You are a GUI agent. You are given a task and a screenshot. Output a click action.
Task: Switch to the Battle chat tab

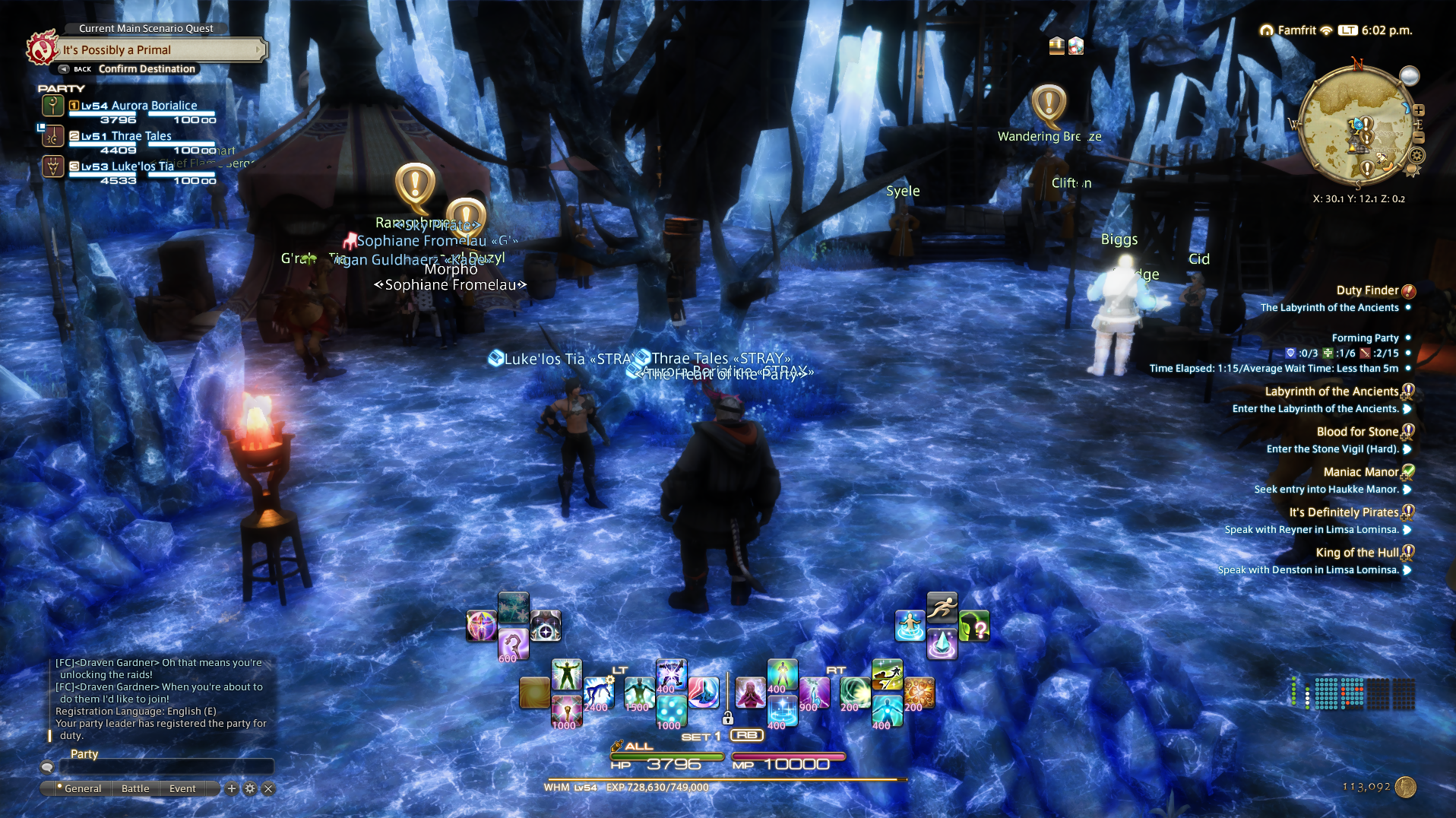point(135,789)
